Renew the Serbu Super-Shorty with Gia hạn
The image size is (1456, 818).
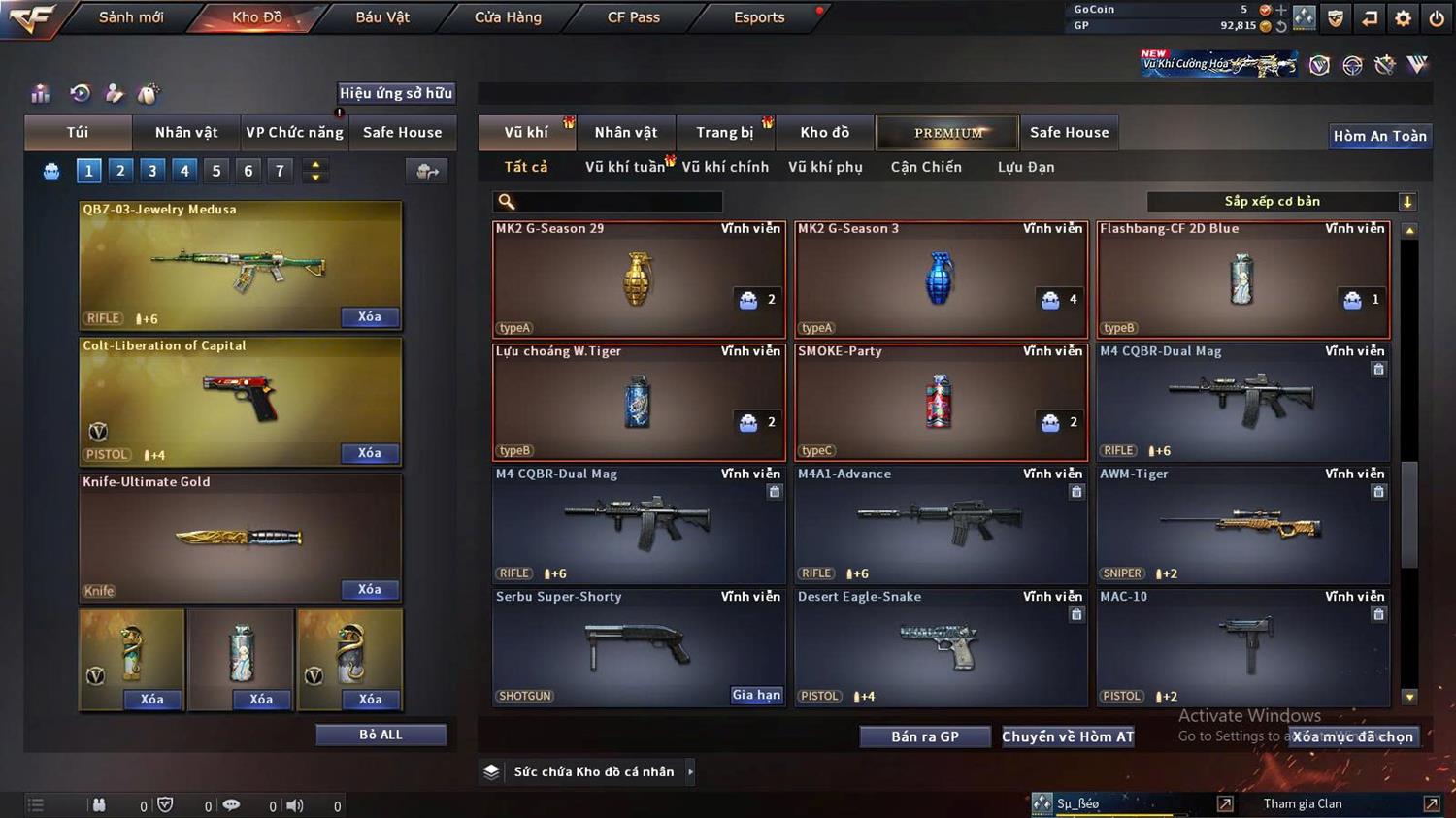click(756, 695)
